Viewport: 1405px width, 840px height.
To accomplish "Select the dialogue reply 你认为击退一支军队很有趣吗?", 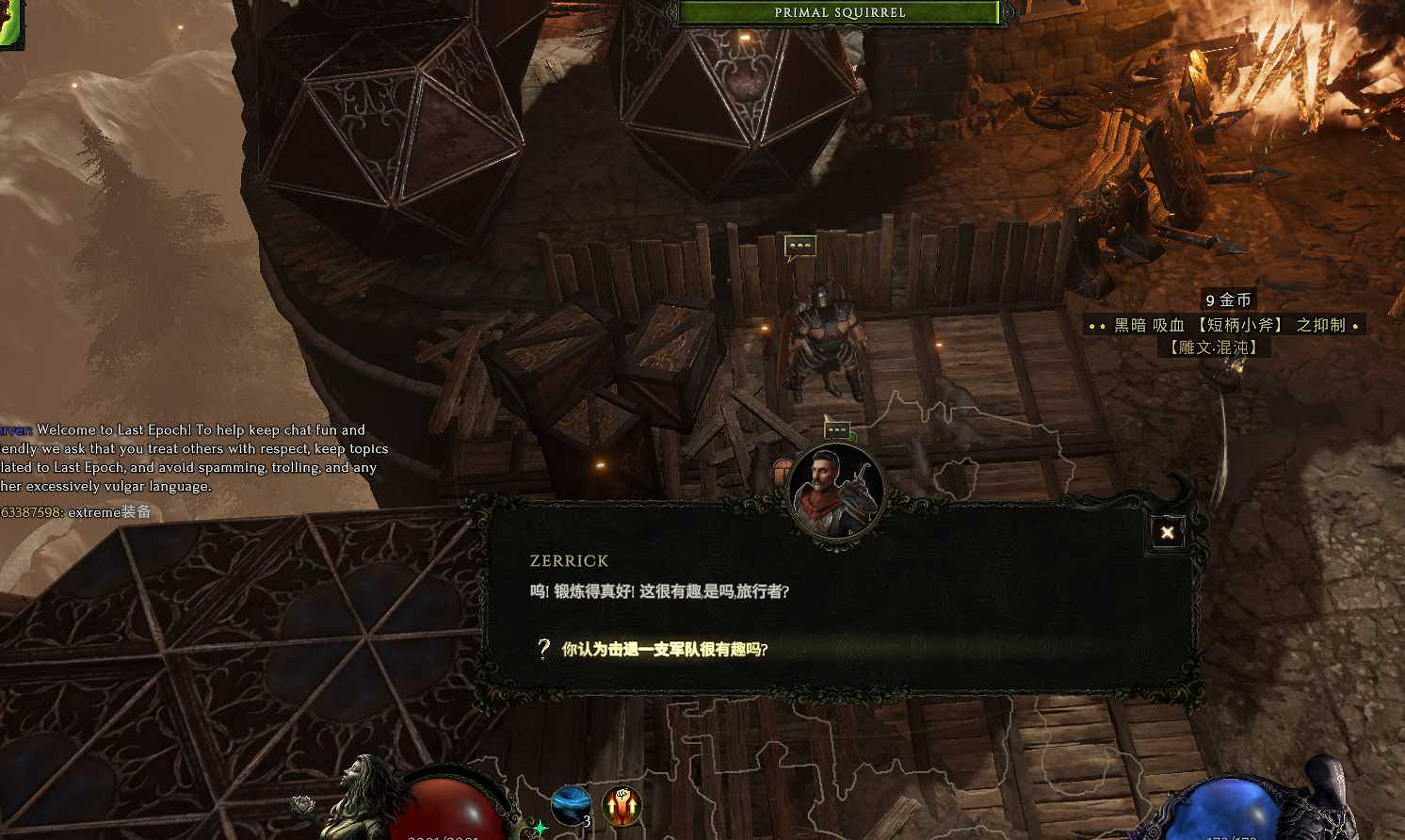I will (664, 650).
